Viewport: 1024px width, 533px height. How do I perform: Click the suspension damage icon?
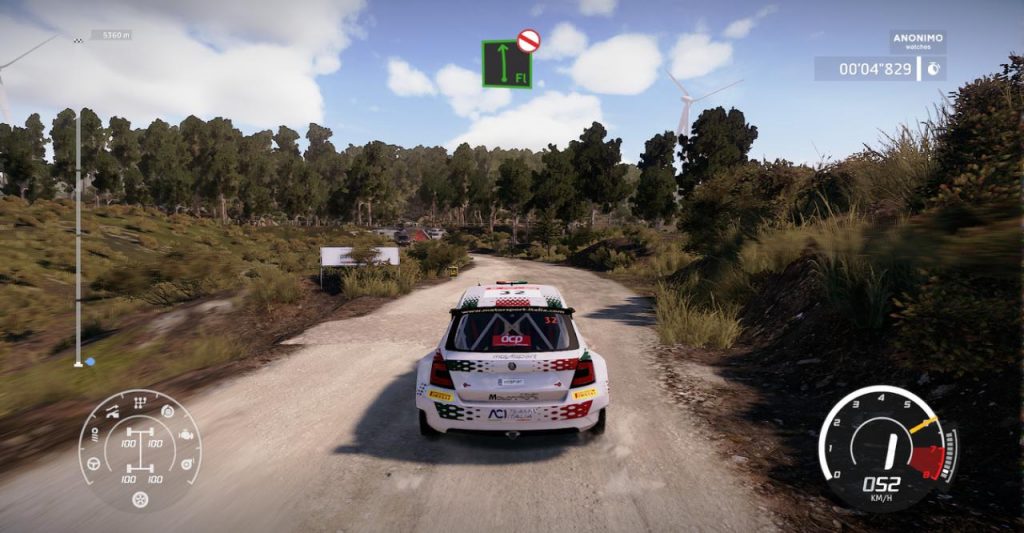(112, 411)
